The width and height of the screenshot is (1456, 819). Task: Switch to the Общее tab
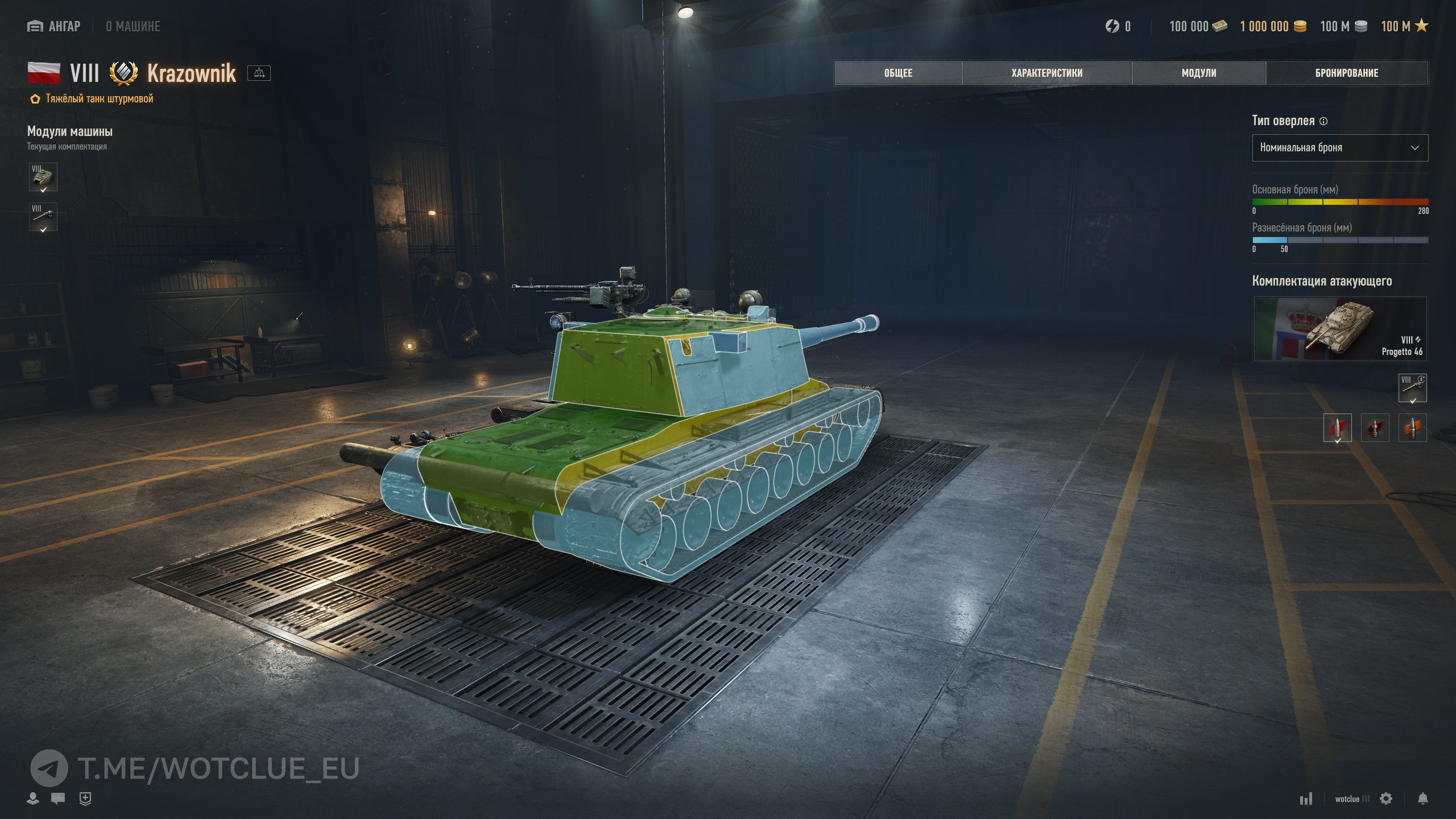(897, 73)
